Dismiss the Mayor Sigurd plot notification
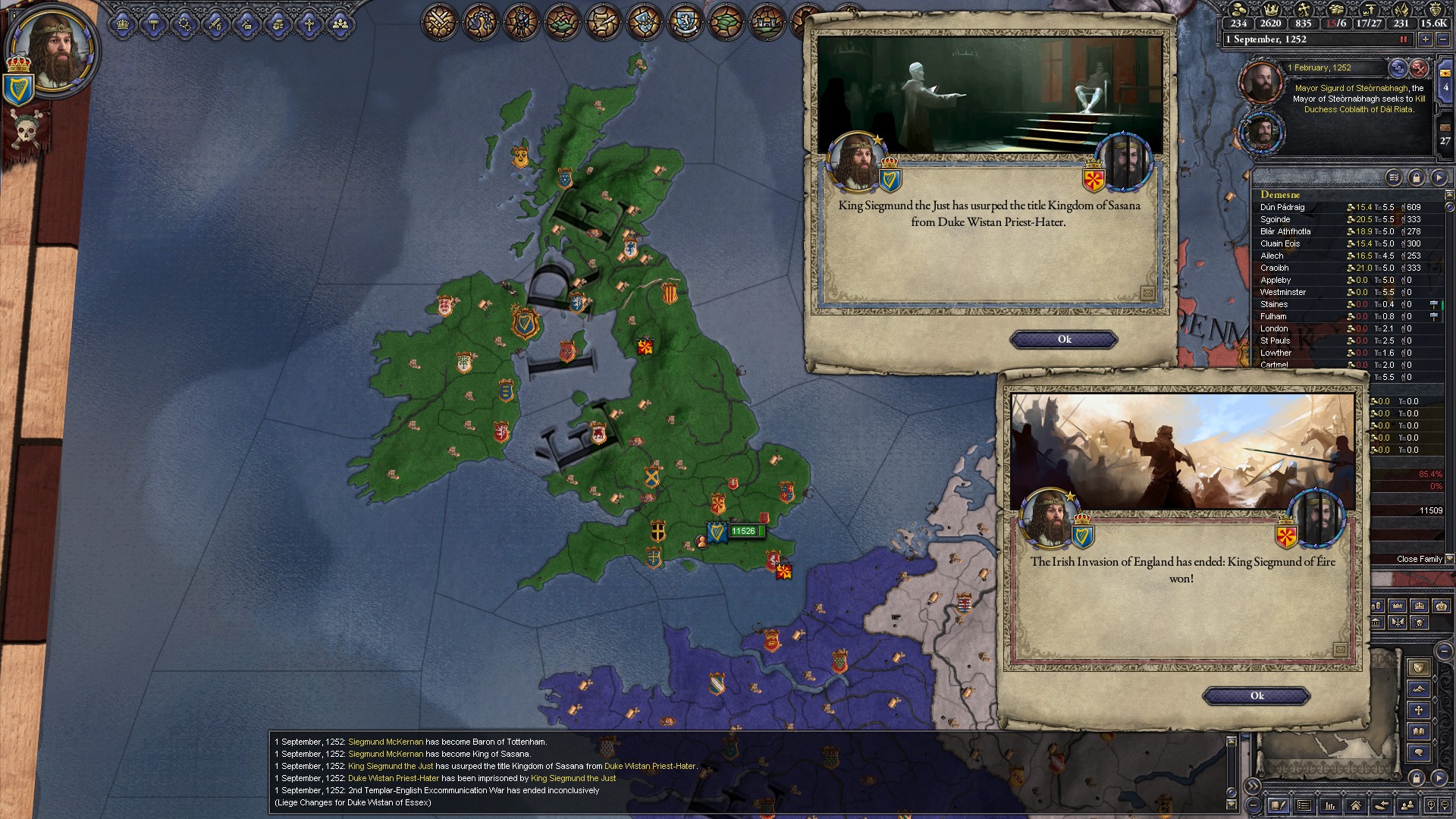This screenshot has width=1456, height=819. [1419, 68]
